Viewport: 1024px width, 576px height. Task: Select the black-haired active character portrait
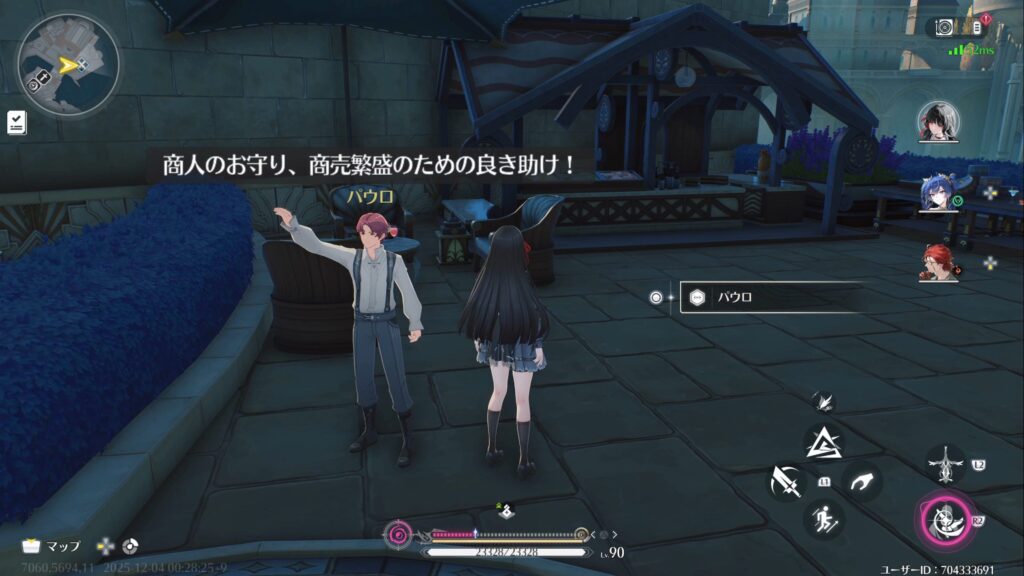click(938, 122)
